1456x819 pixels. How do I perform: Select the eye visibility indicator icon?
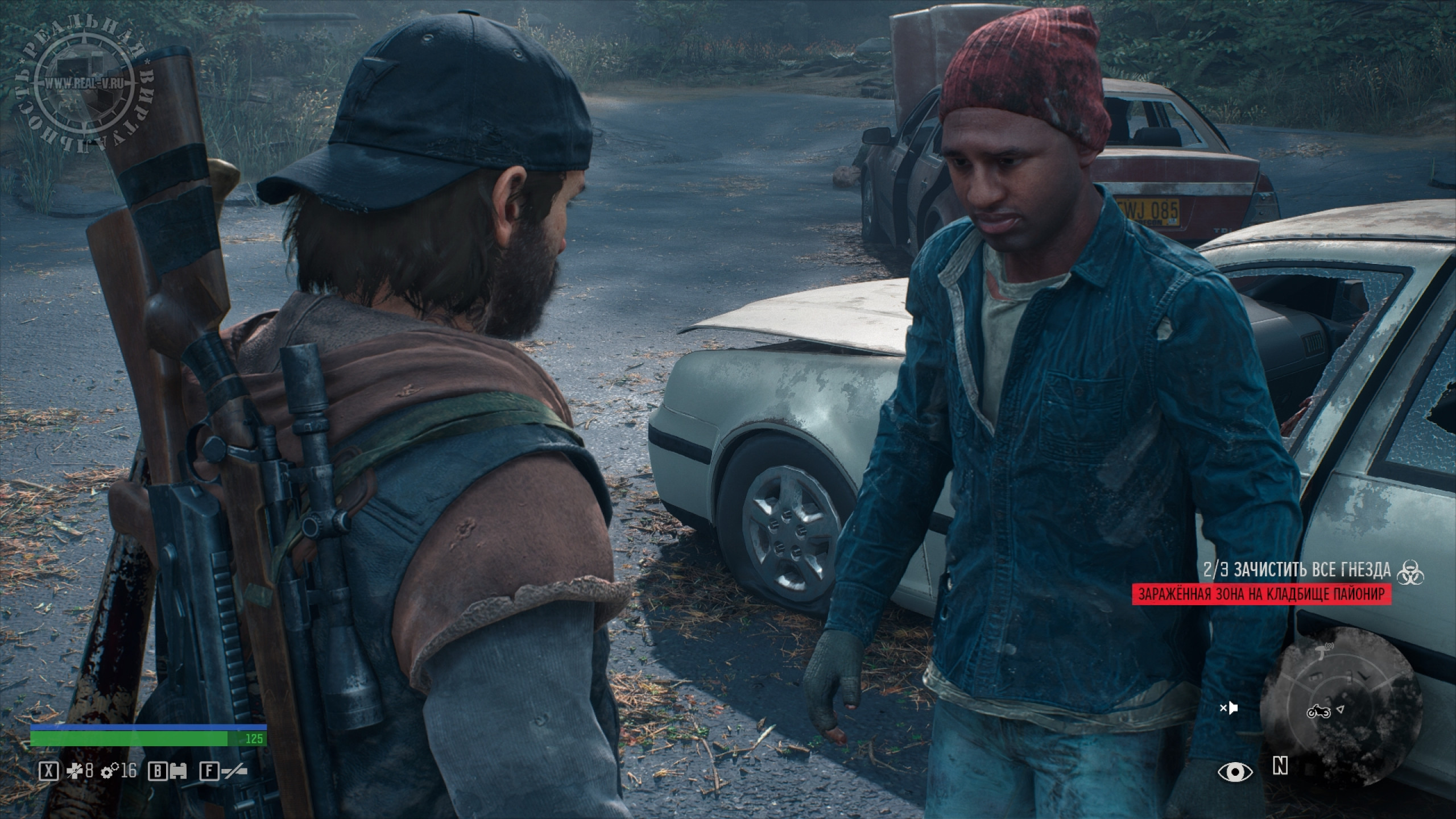pyautogui.click(x=1235, y=772)
